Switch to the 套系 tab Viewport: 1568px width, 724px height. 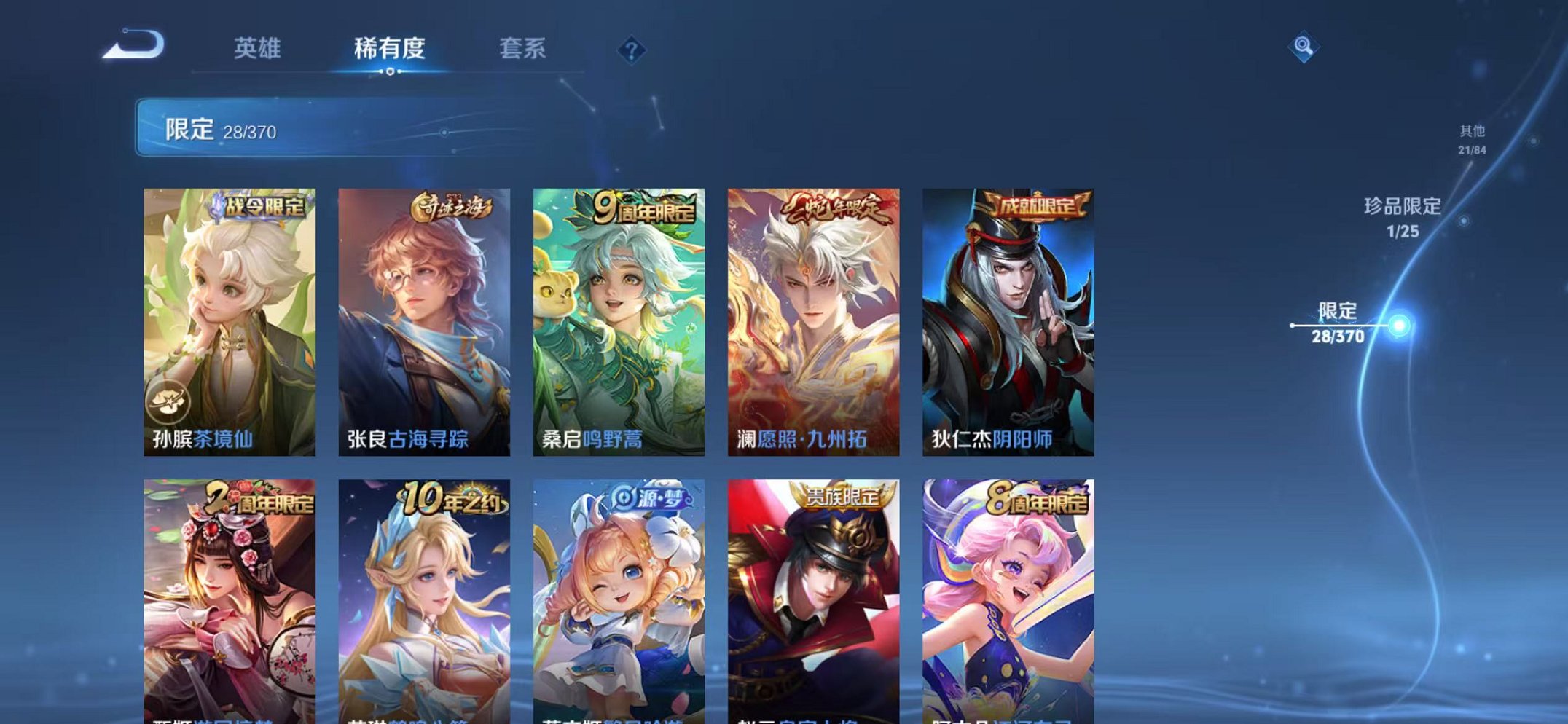521,49
